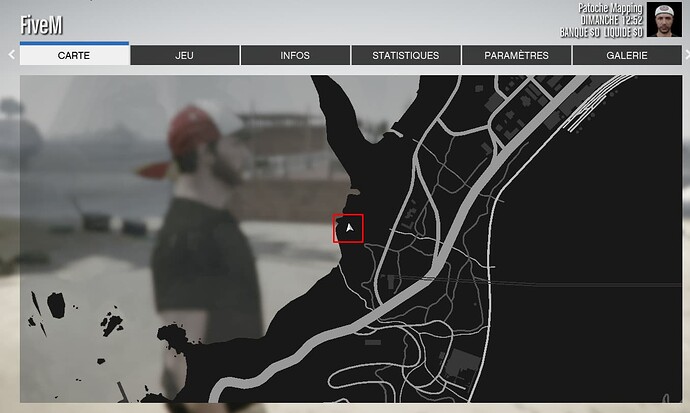Click the right tab navigation arrow
This screenshot has width=690, height=413.
[679, 55]
